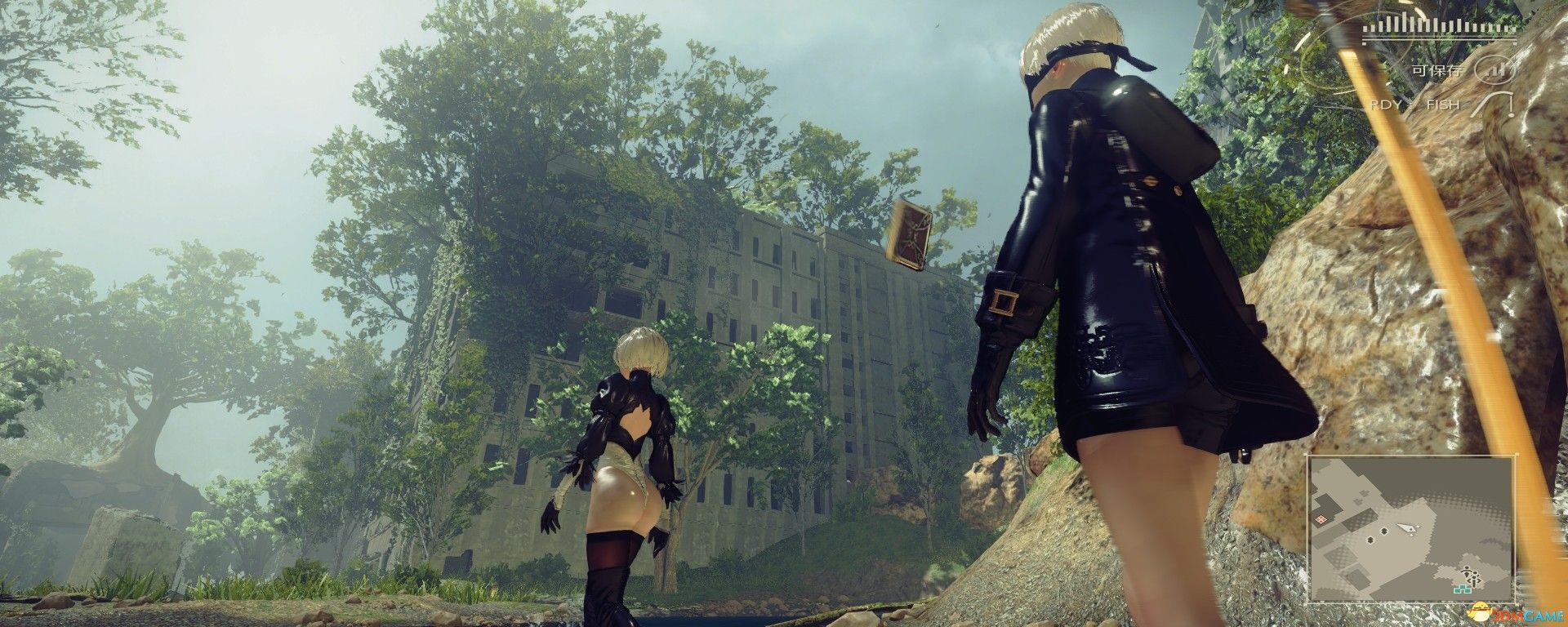Toggle the FISH status label
1568x627 pixels.
click(x=1443, y=104)
